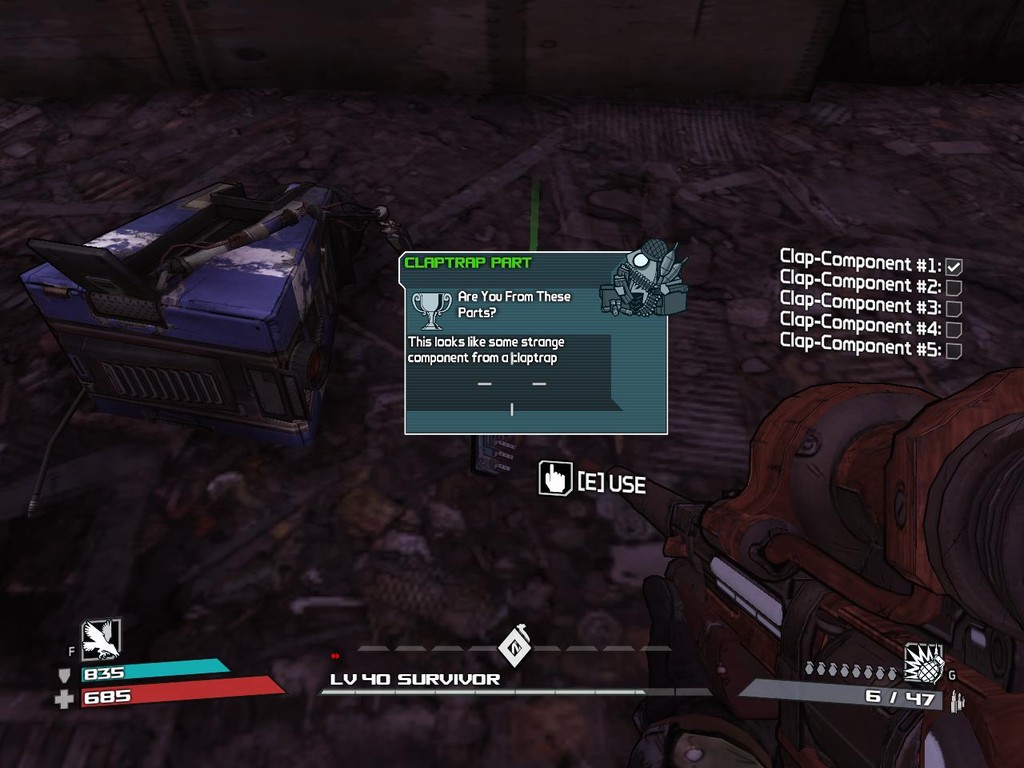This screenshot has height=768, width=1024.
Task: Click the compass diamond waypoint marker
Action: (x=514, y=645)
